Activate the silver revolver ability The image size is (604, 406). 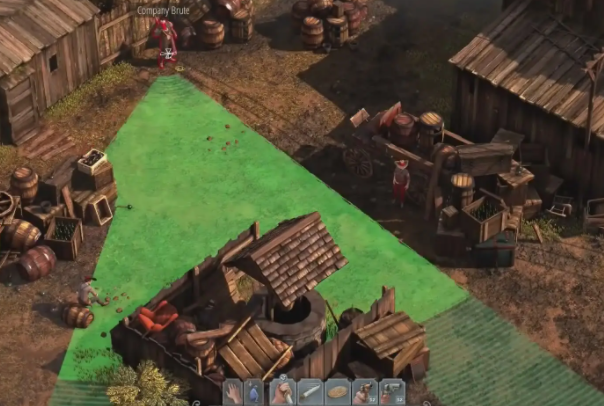392,392
